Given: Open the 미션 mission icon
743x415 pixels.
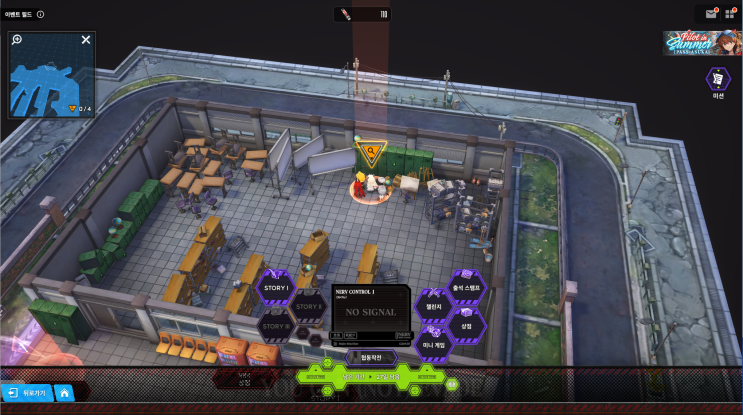Looking at the screenshot, I should (717, 79).
